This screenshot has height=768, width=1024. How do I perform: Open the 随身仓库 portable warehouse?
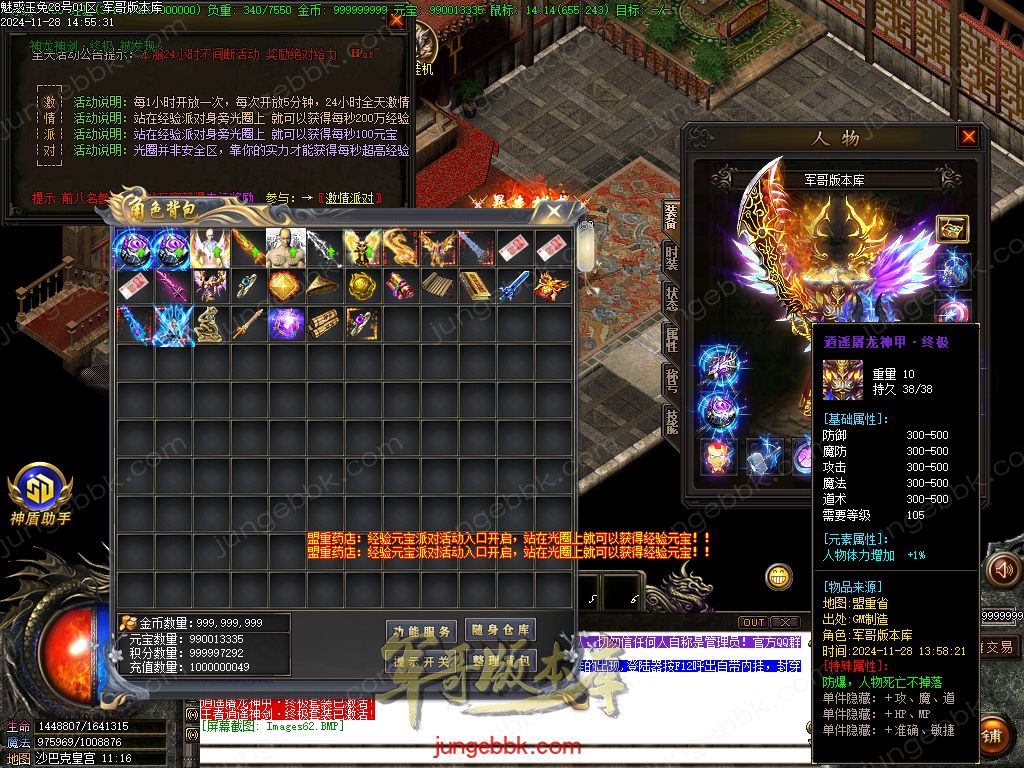(501, 630)
